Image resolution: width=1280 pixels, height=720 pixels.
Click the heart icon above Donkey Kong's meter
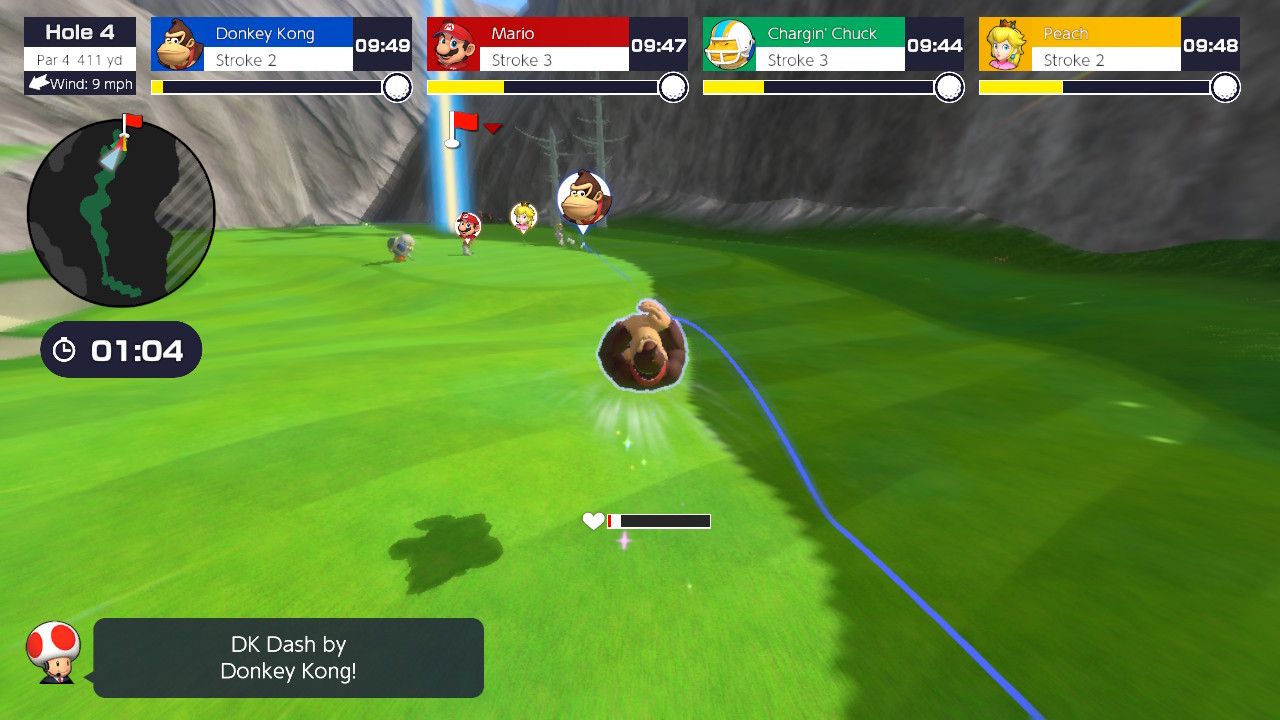pos(592,520)
